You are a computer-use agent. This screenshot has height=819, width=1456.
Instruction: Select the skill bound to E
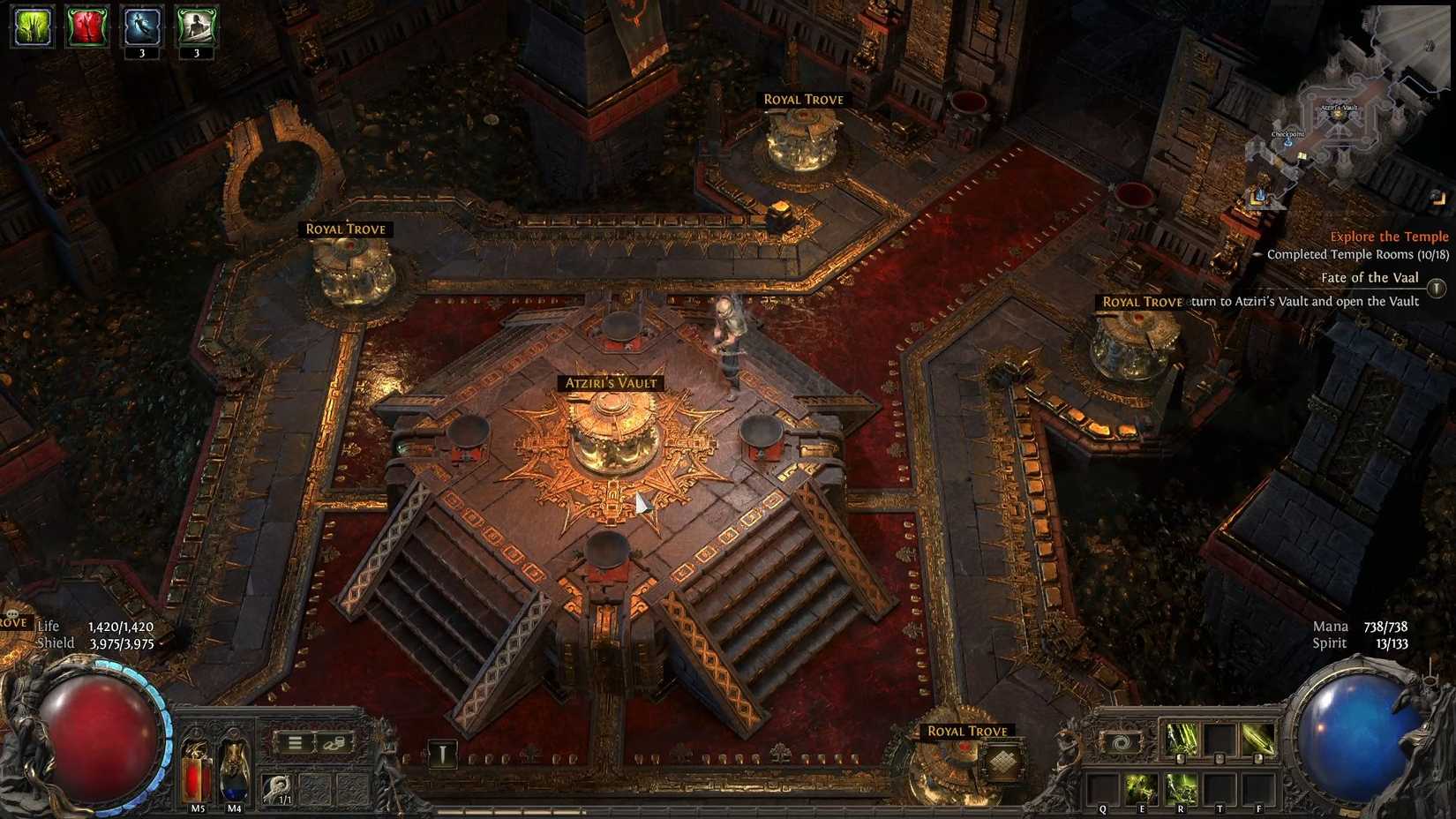1142,786
